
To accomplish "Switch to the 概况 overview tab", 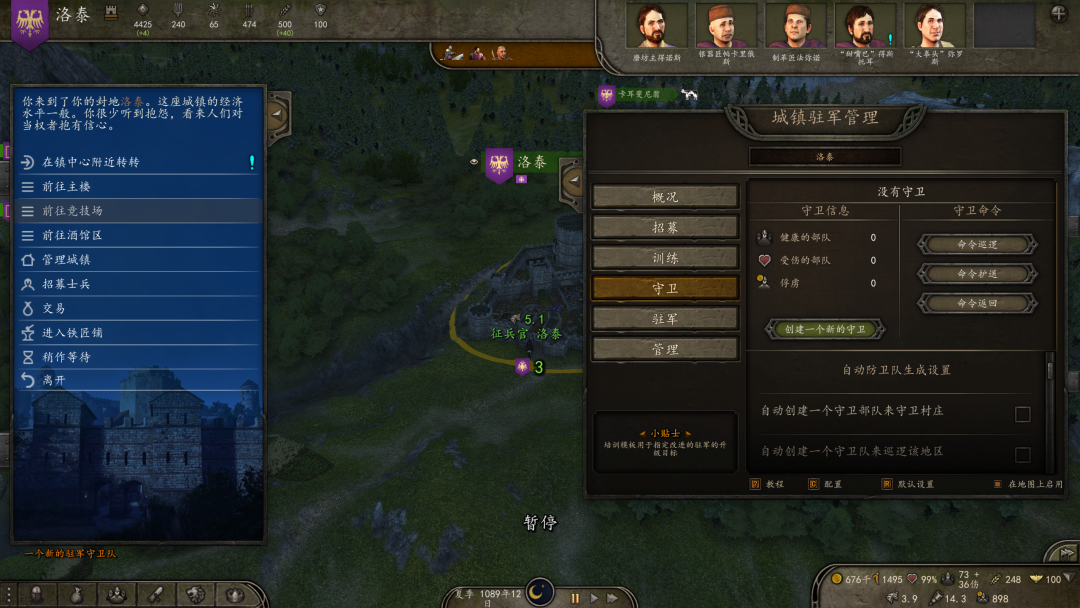I will tap(665, 197).
